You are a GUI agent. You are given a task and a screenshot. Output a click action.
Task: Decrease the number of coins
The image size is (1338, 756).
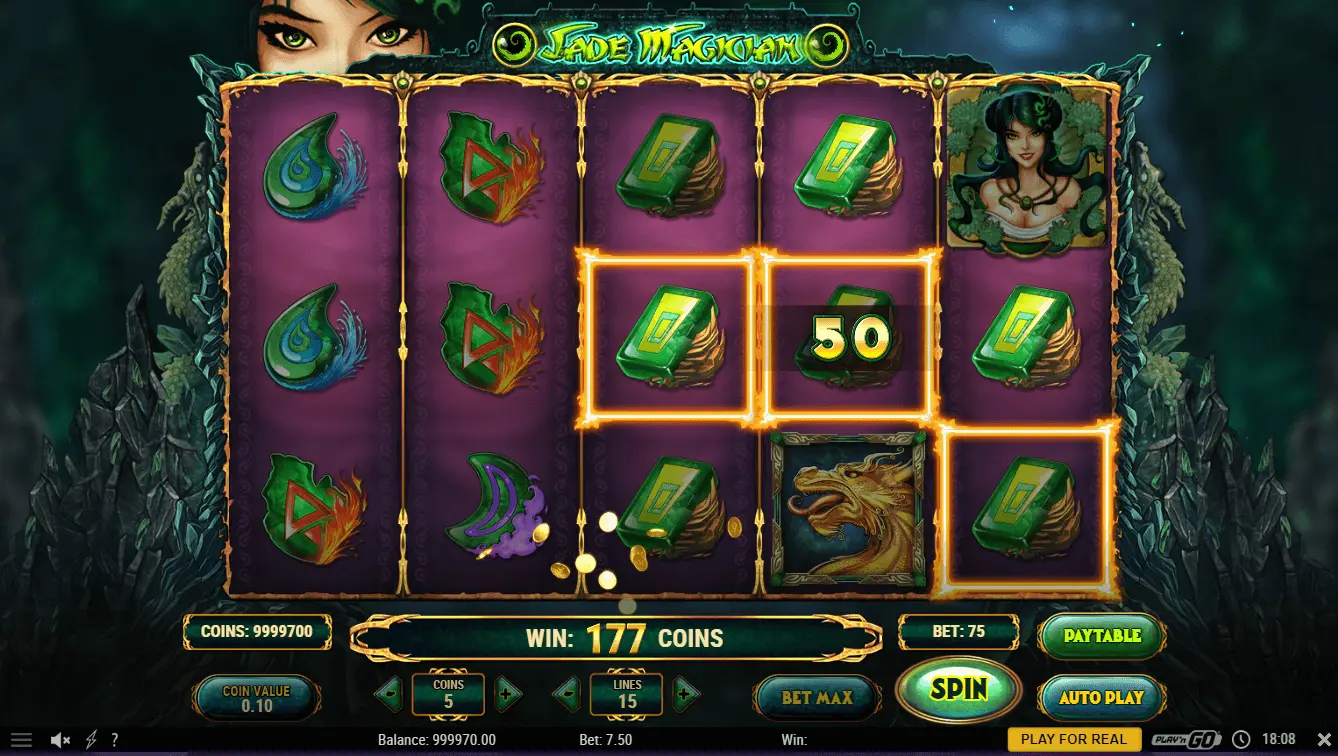click(388, 692)
